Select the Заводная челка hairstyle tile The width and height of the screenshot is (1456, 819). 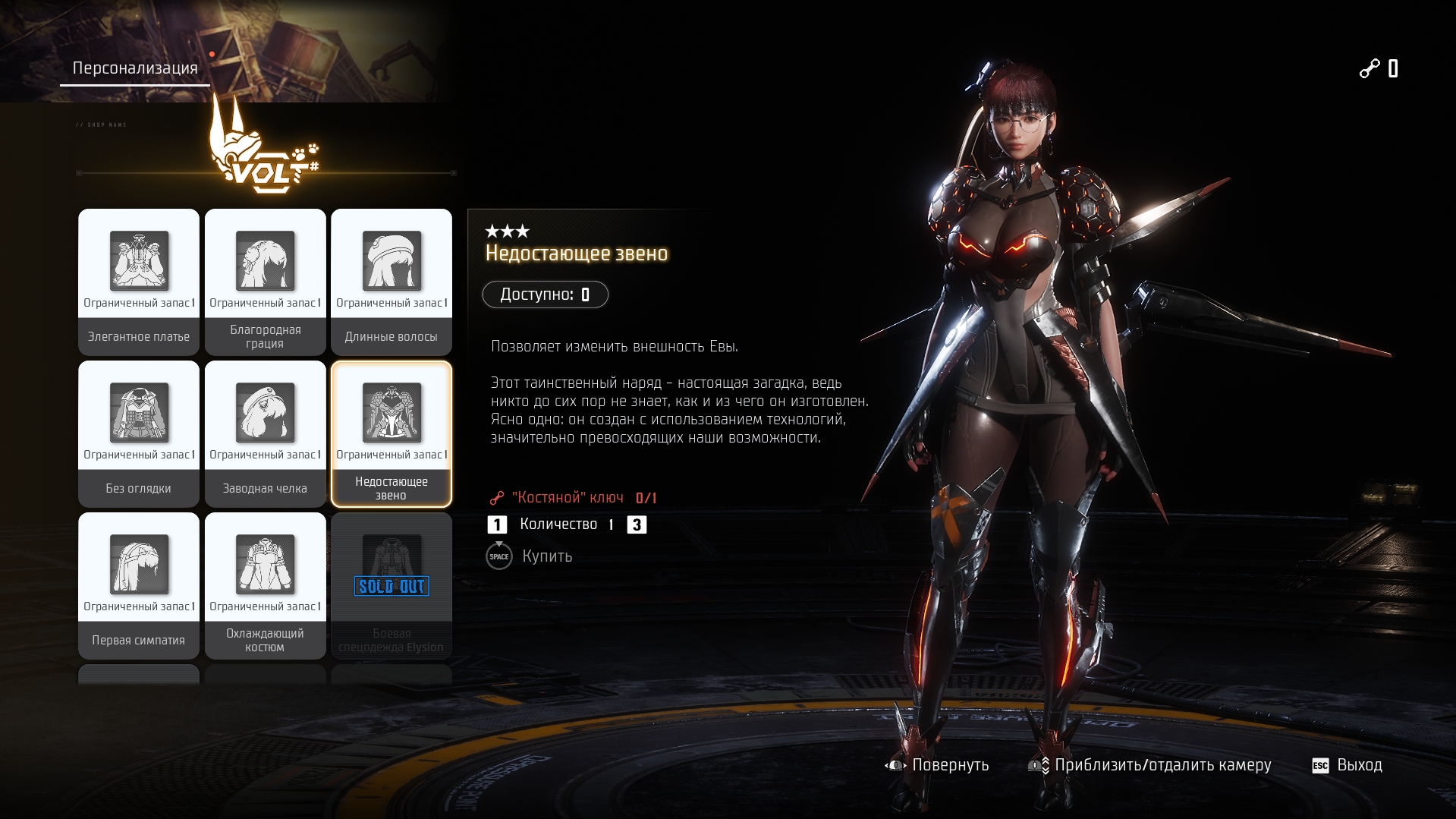point(265,433)
